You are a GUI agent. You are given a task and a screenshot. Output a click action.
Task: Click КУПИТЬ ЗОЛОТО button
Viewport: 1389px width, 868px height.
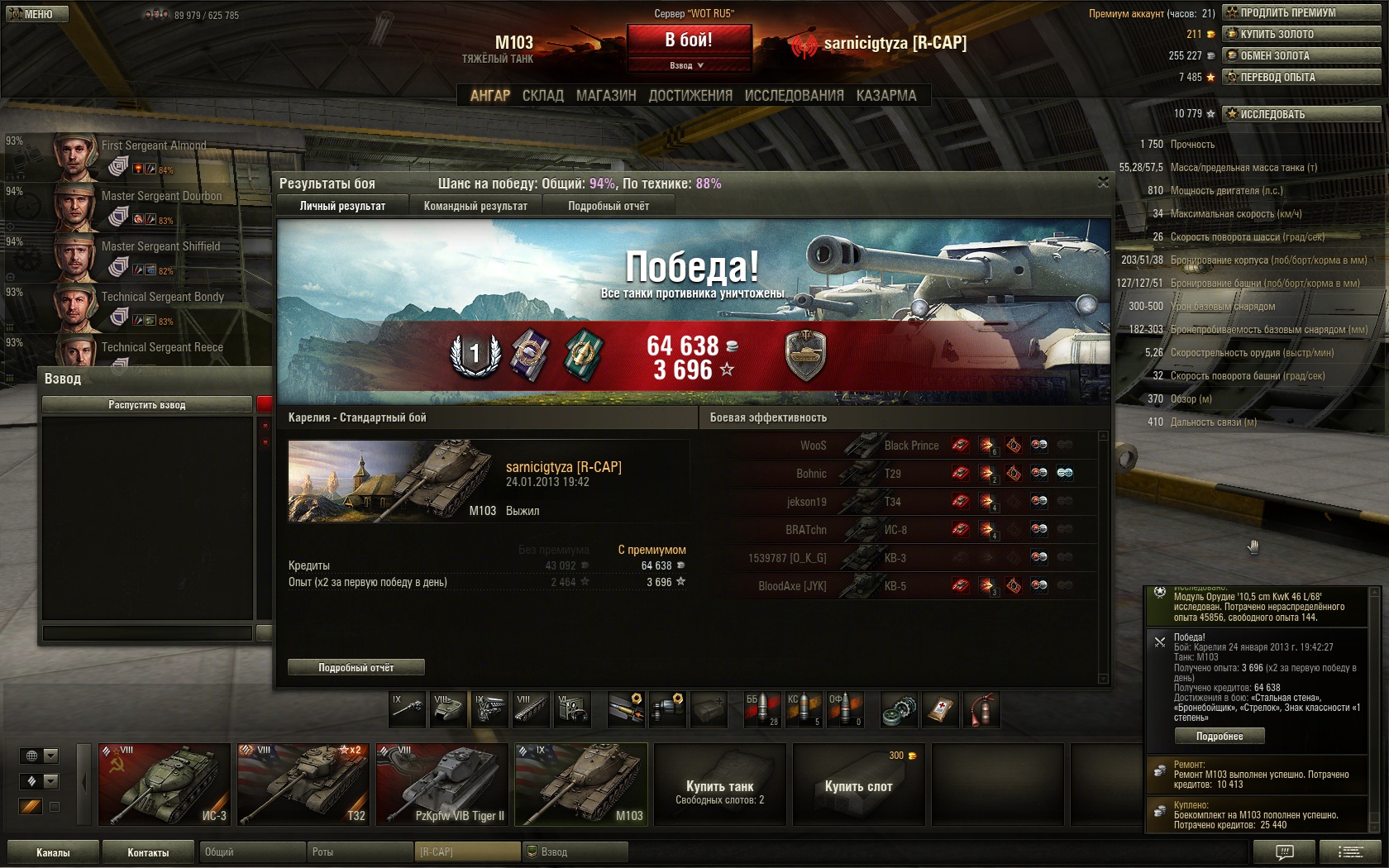(1301, 34)
